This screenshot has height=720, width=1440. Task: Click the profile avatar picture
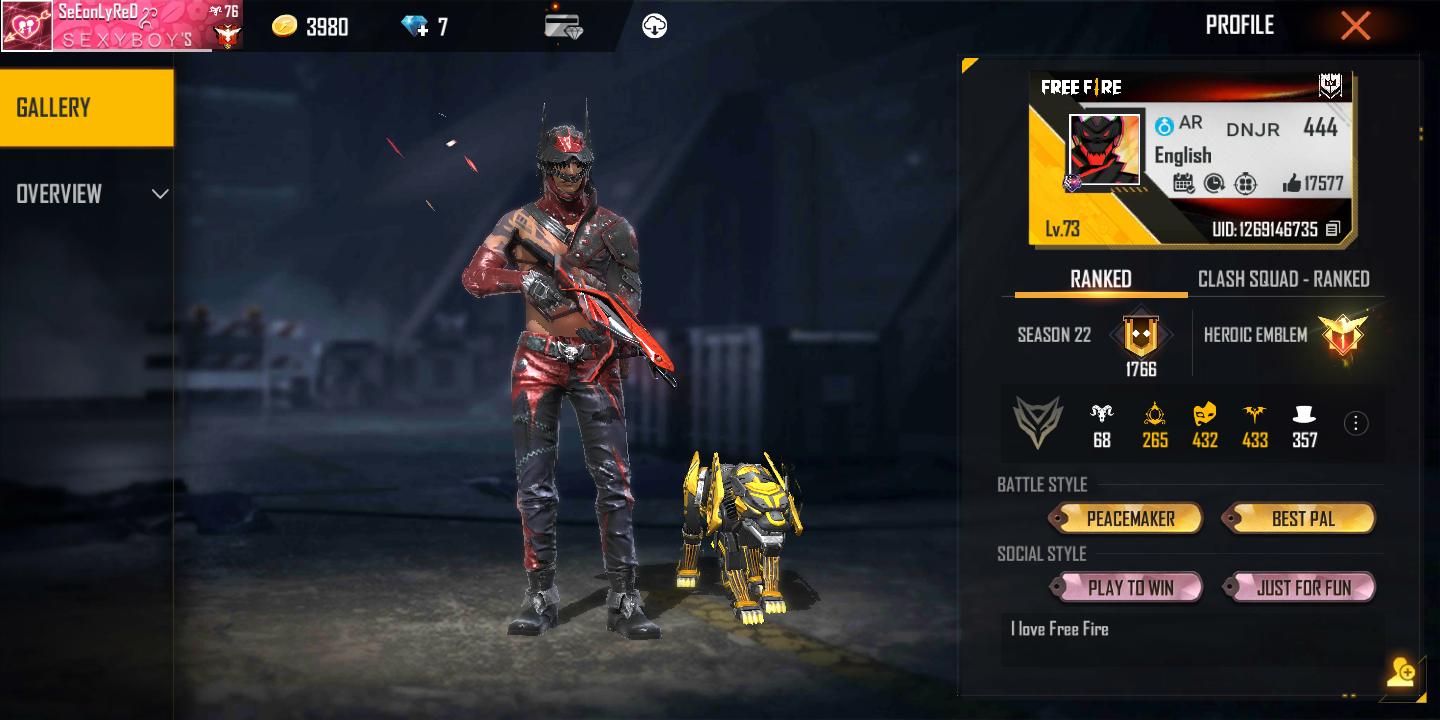(x=1104, y=150)
